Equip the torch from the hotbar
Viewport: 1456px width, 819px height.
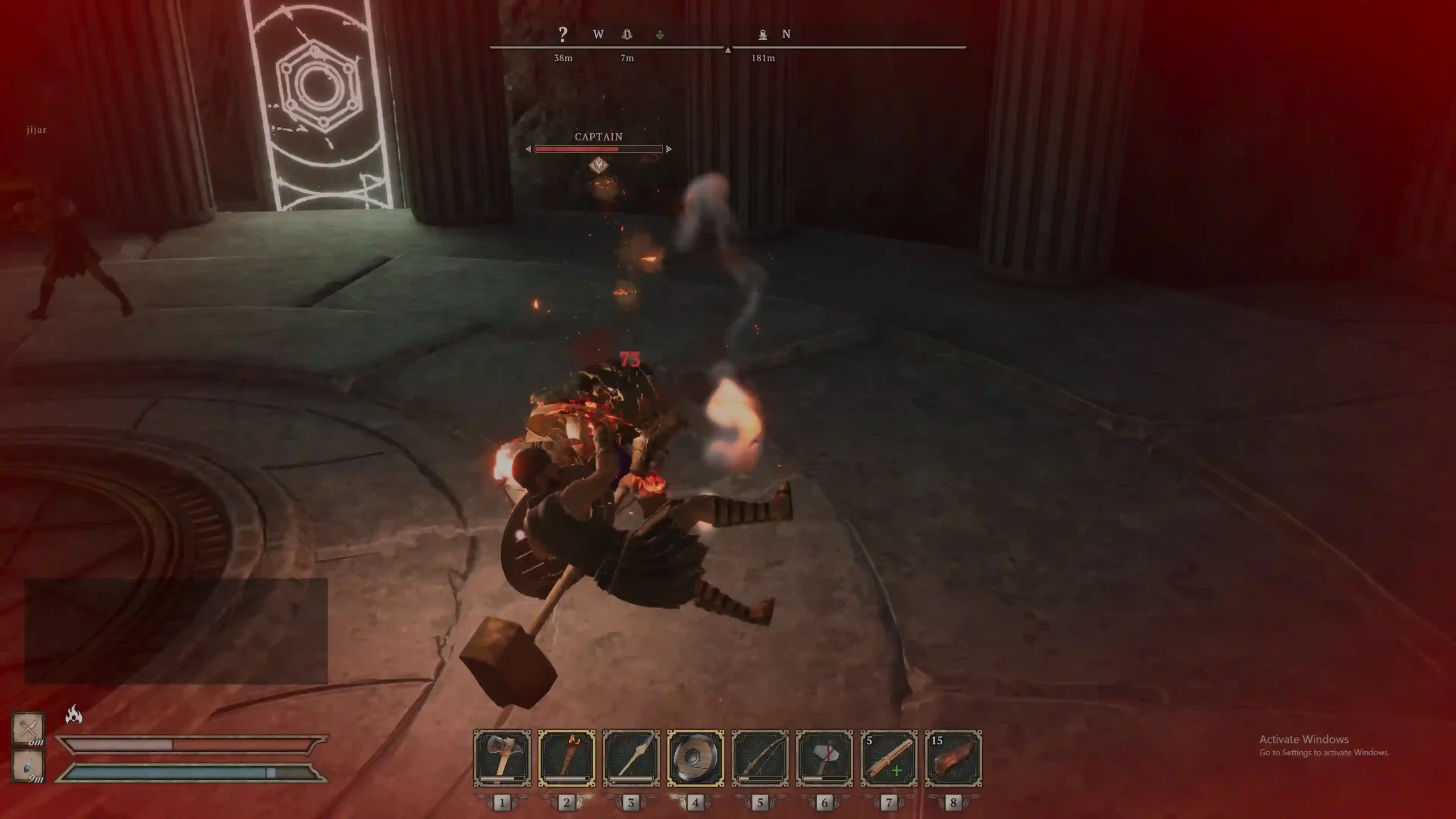pyautogui.click(x=566, y=758)
